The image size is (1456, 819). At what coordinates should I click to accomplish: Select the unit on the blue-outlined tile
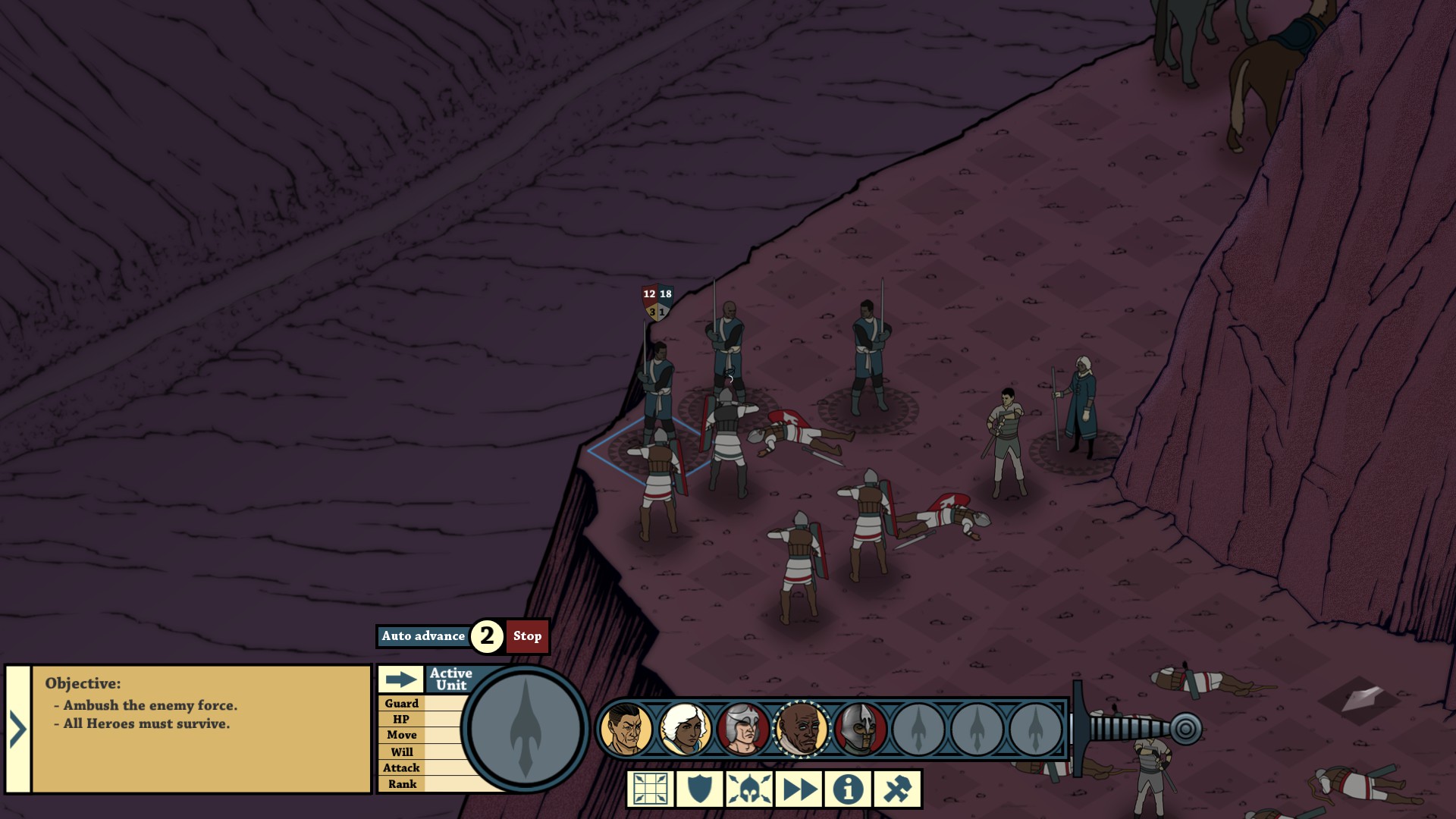click(x=658, y=485)
